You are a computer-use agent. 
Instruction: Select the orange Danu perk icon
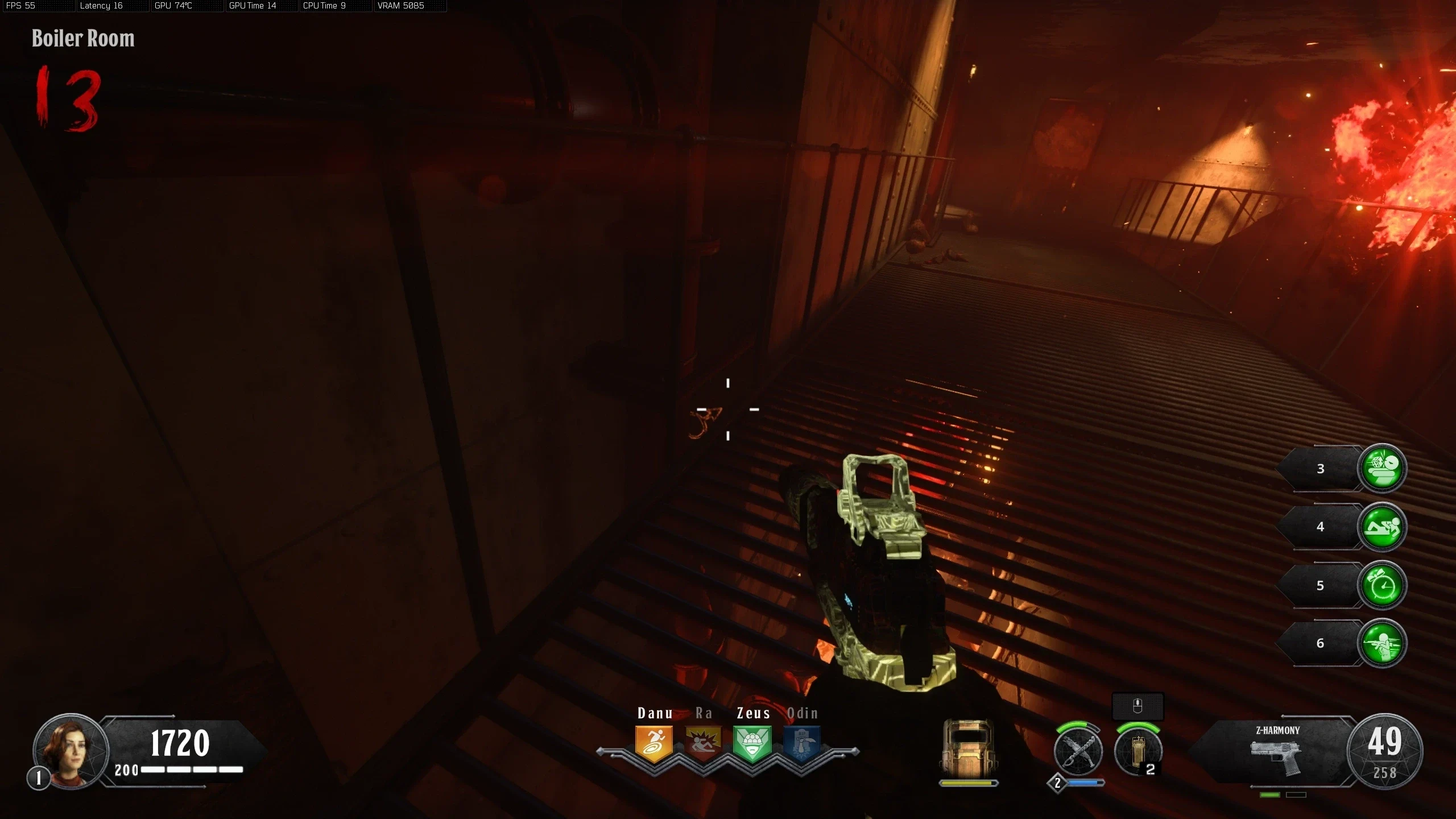tap(654, 743)
